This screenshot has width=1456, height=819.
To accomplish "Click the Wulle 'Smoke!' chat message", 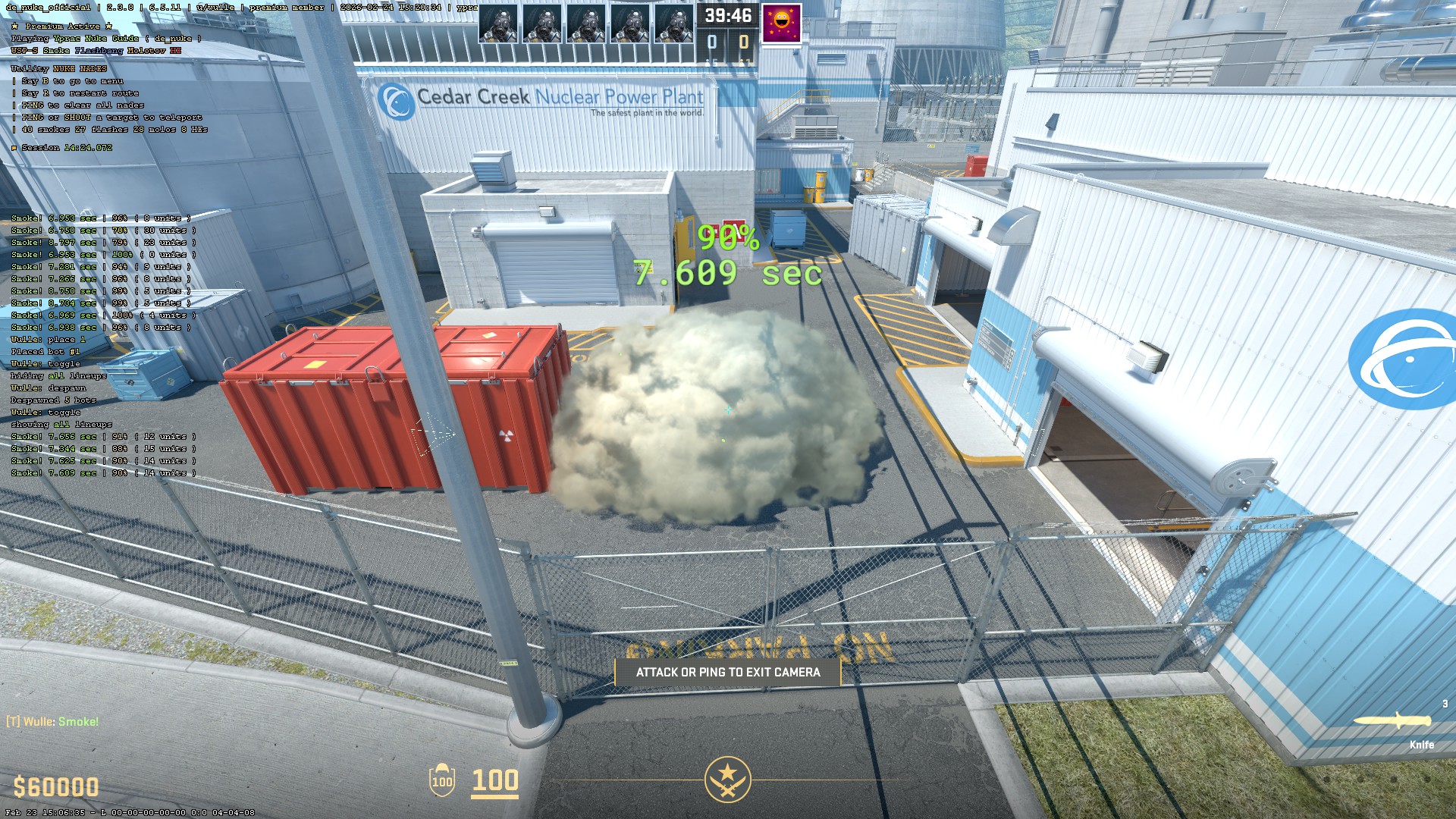I will tap(53, 721).
